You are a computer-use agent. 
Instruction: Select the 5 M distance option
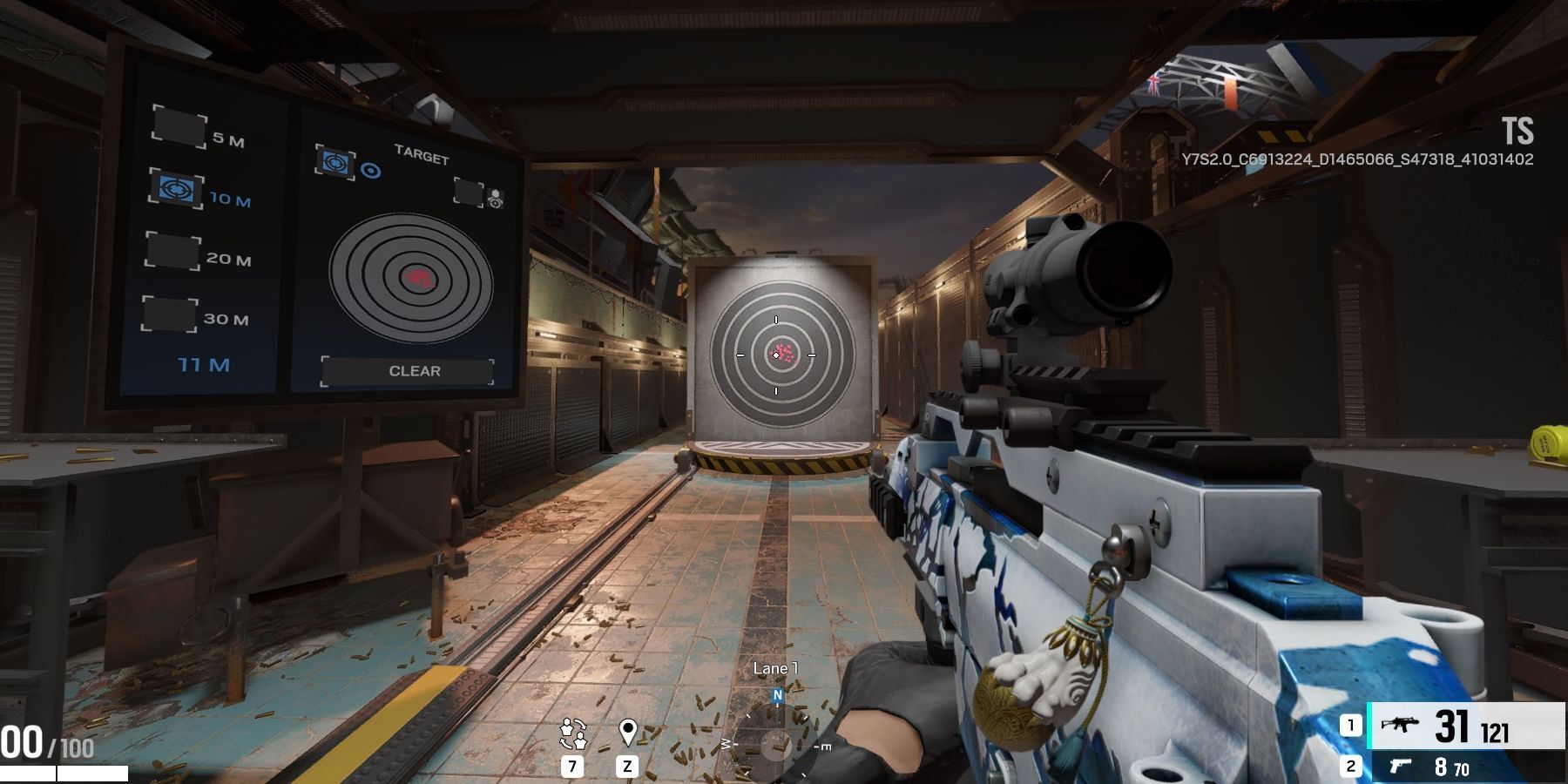179,126
